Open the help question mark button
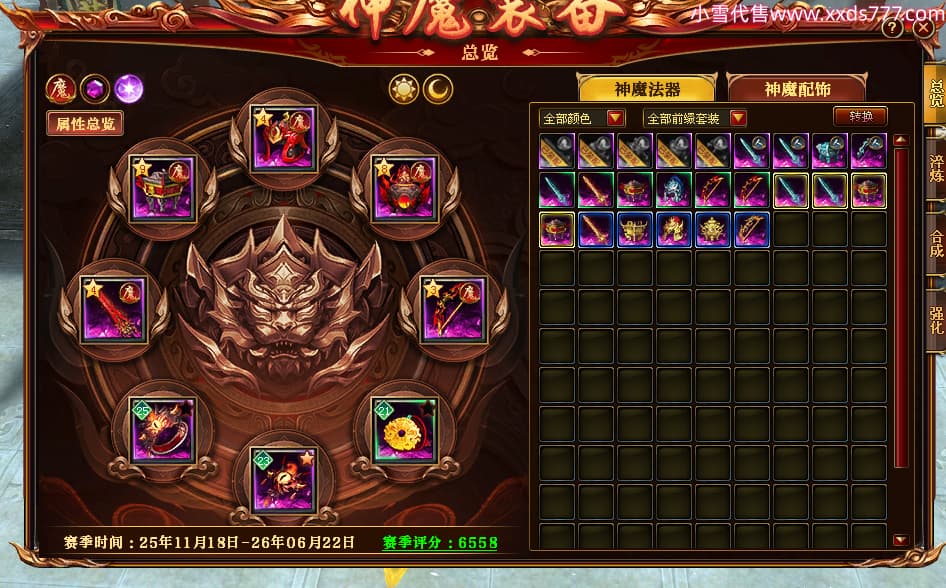 pyautogui.click(x=892, y=28)
